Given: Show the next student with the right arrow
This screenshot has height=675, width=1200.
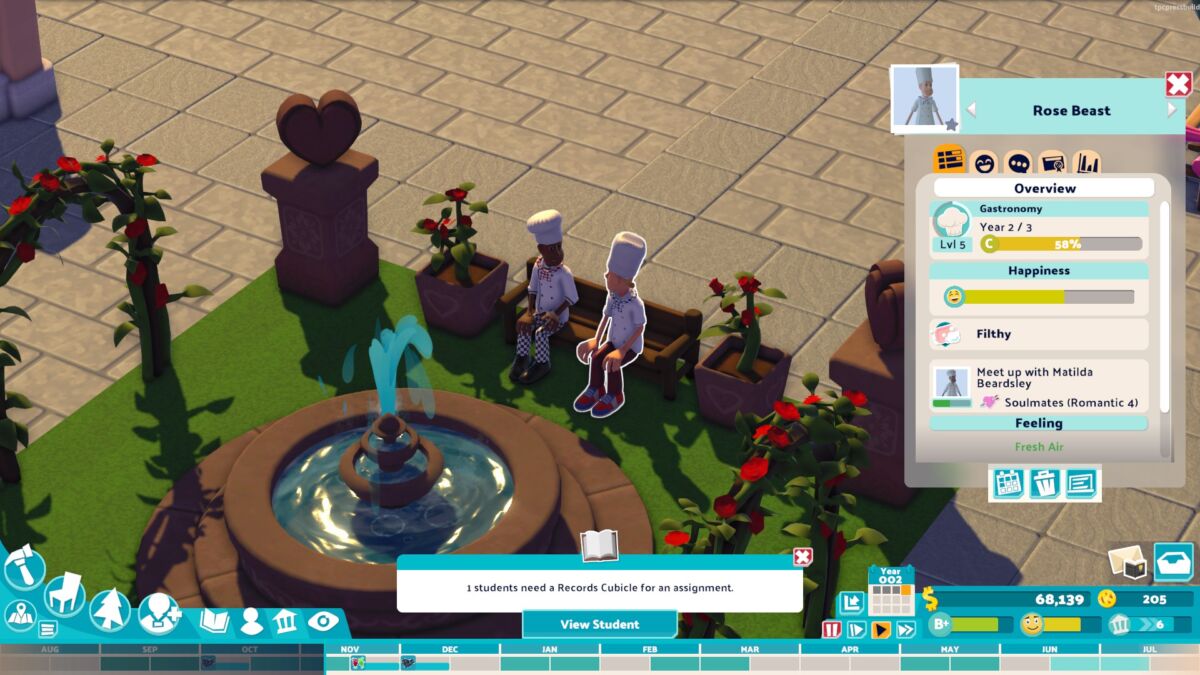Looking at the screenshot, I should 1173,110.
